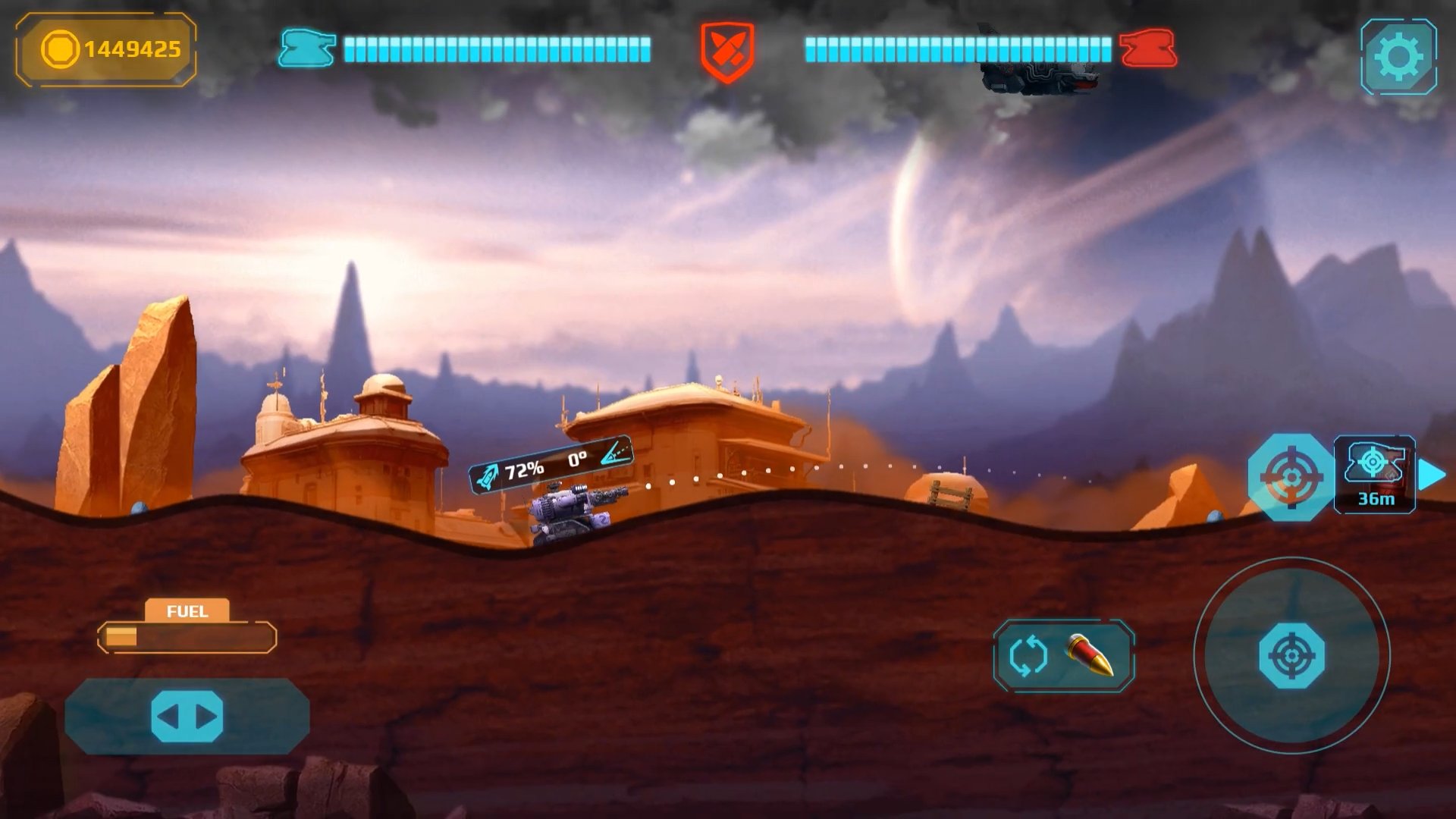This screenshot has height=819, width=1456.
Task: Open the gear settings menu
Action: 1398,57
